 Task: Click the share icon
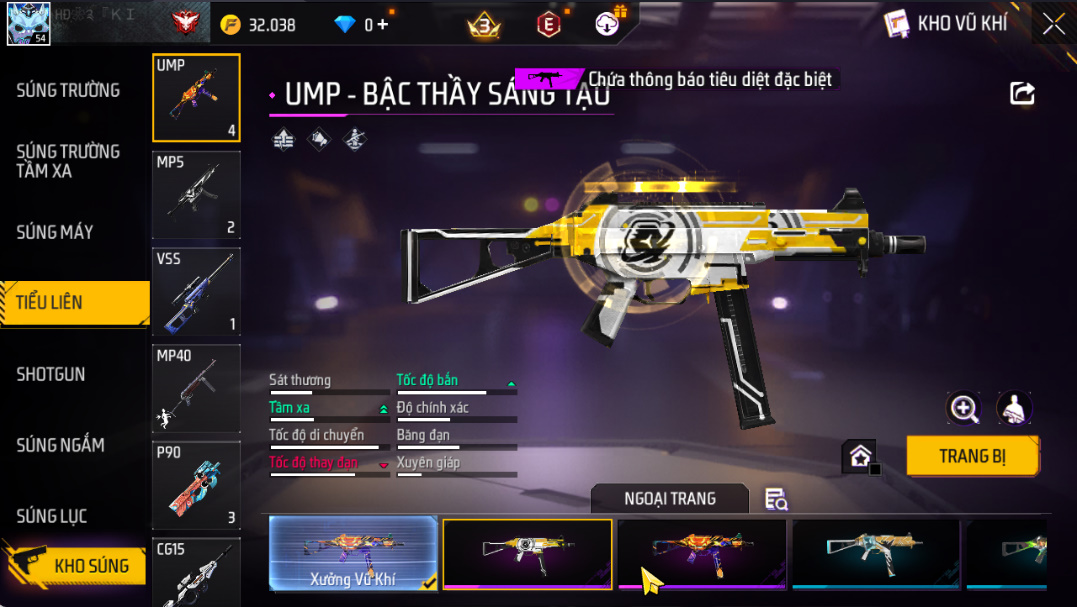coord(1022,94)
